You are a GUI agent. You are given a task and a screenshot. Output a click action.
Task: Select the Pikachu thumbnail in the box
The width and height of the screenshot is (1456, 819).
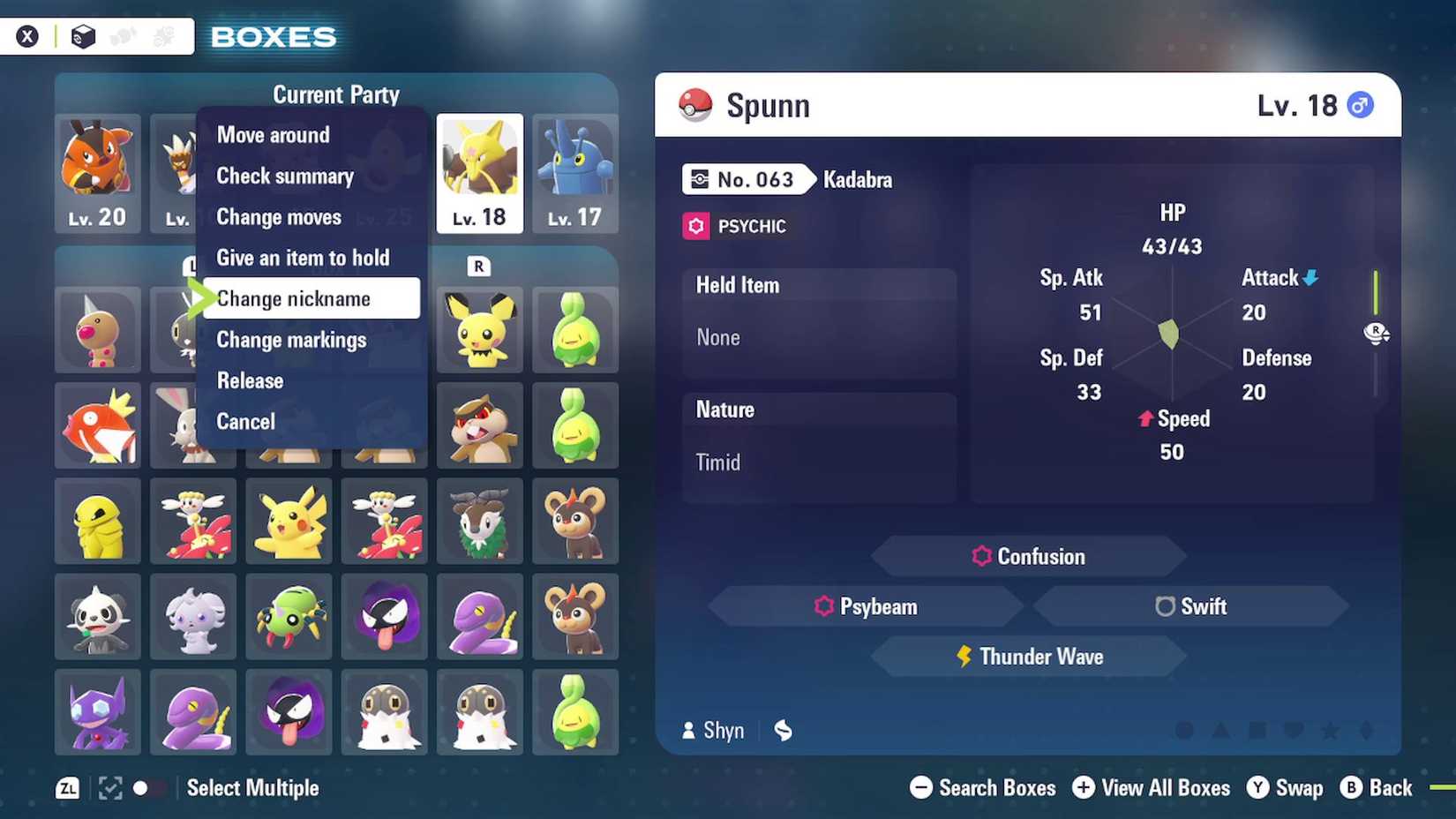pos(289,521)
